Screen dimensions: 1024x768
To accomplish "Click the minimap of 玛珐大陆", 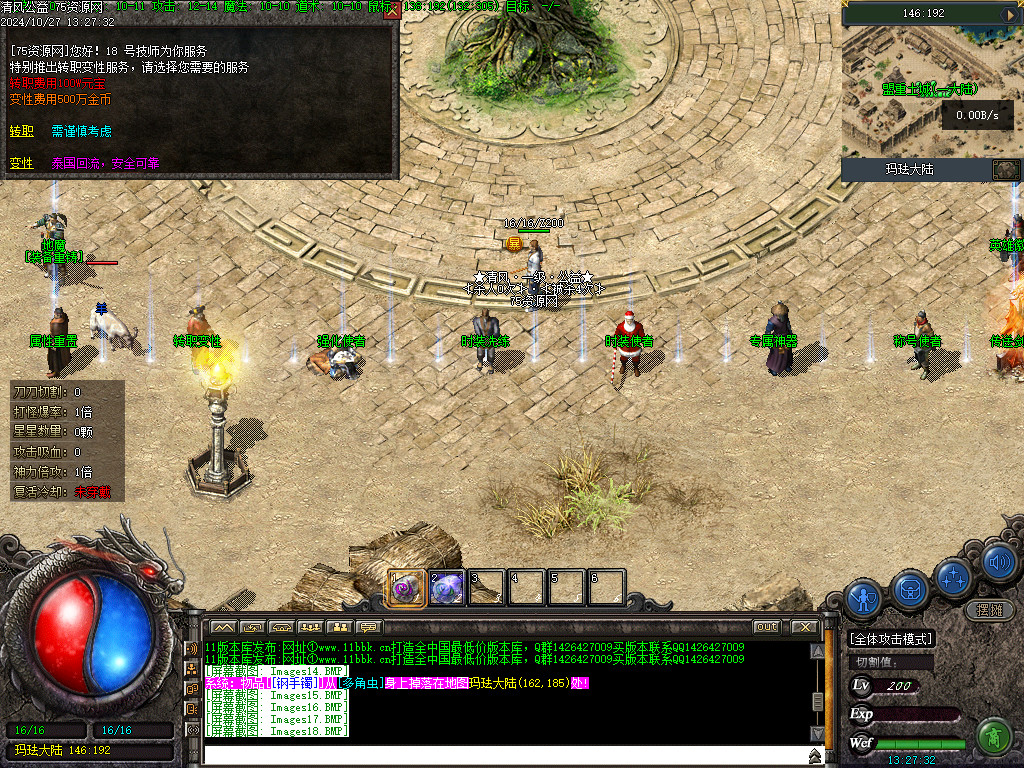I will (932, 92).
